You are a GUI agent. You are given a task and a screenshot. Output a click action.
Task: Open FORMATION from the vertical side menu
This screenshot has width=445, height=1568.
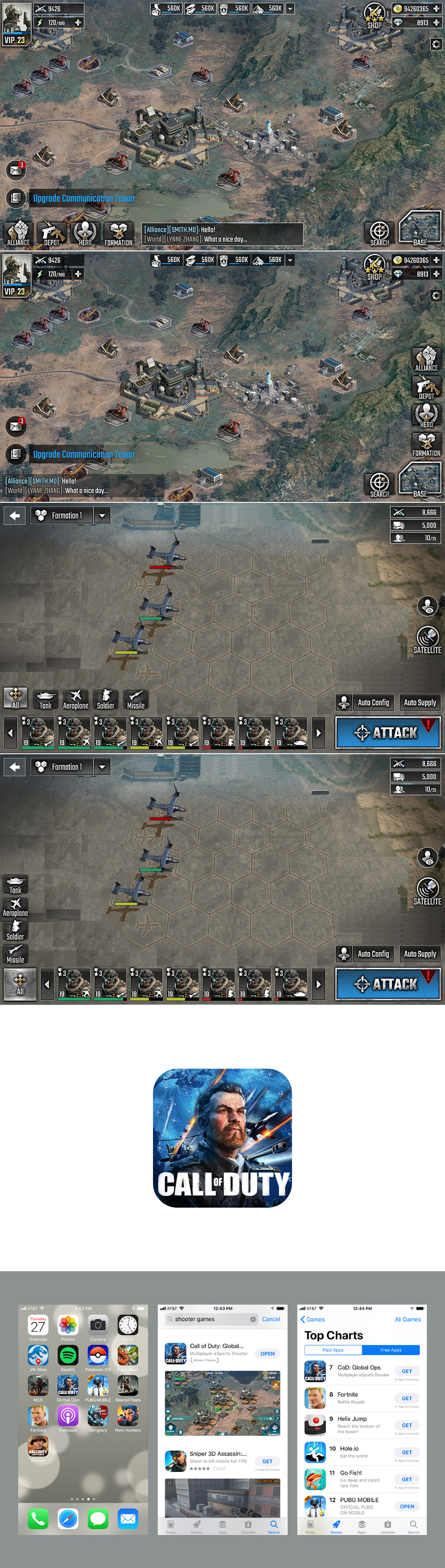tap(426, 445)
